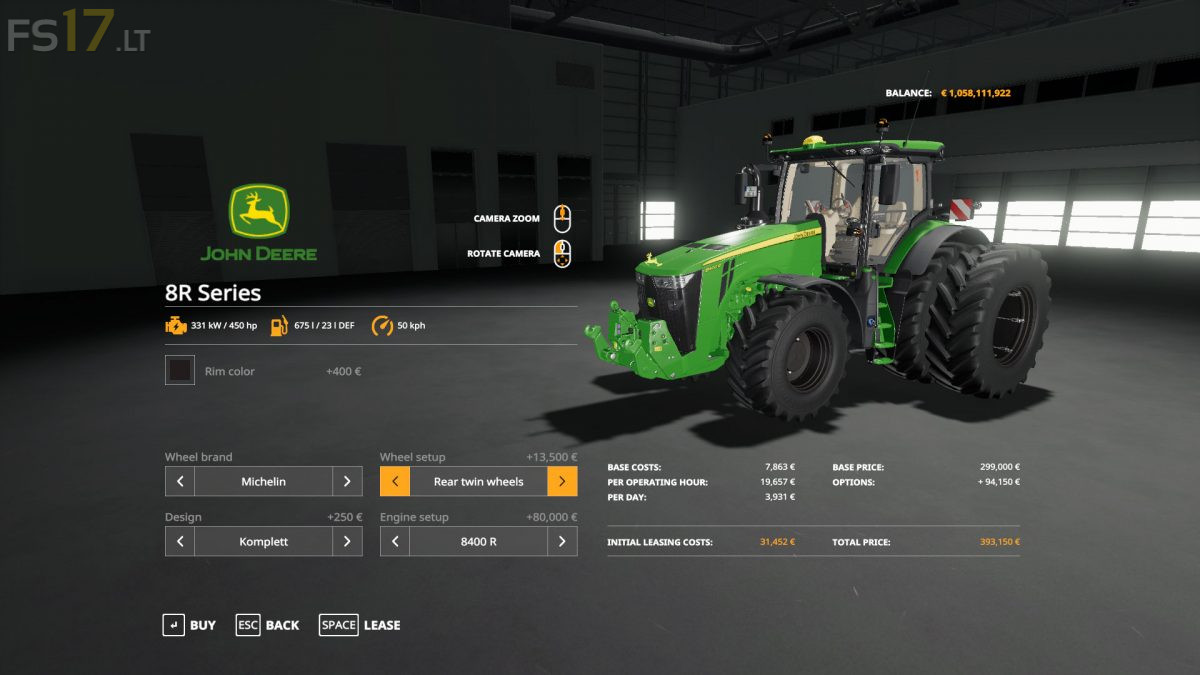Select the rim color swatch

[180, 371]
